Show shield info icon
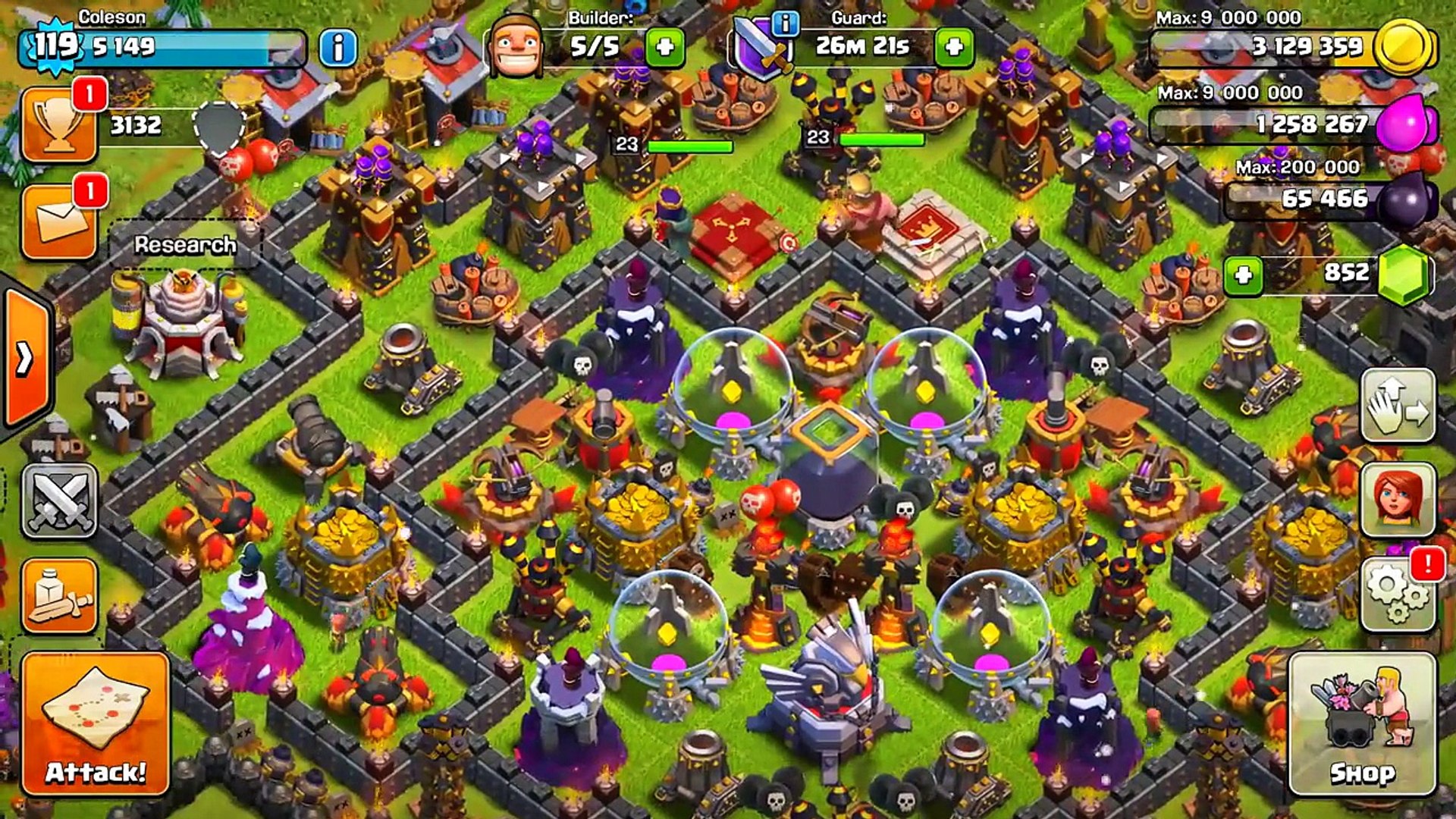The width and height of the screenshot is (1456, 819). [x=785, y=24]
